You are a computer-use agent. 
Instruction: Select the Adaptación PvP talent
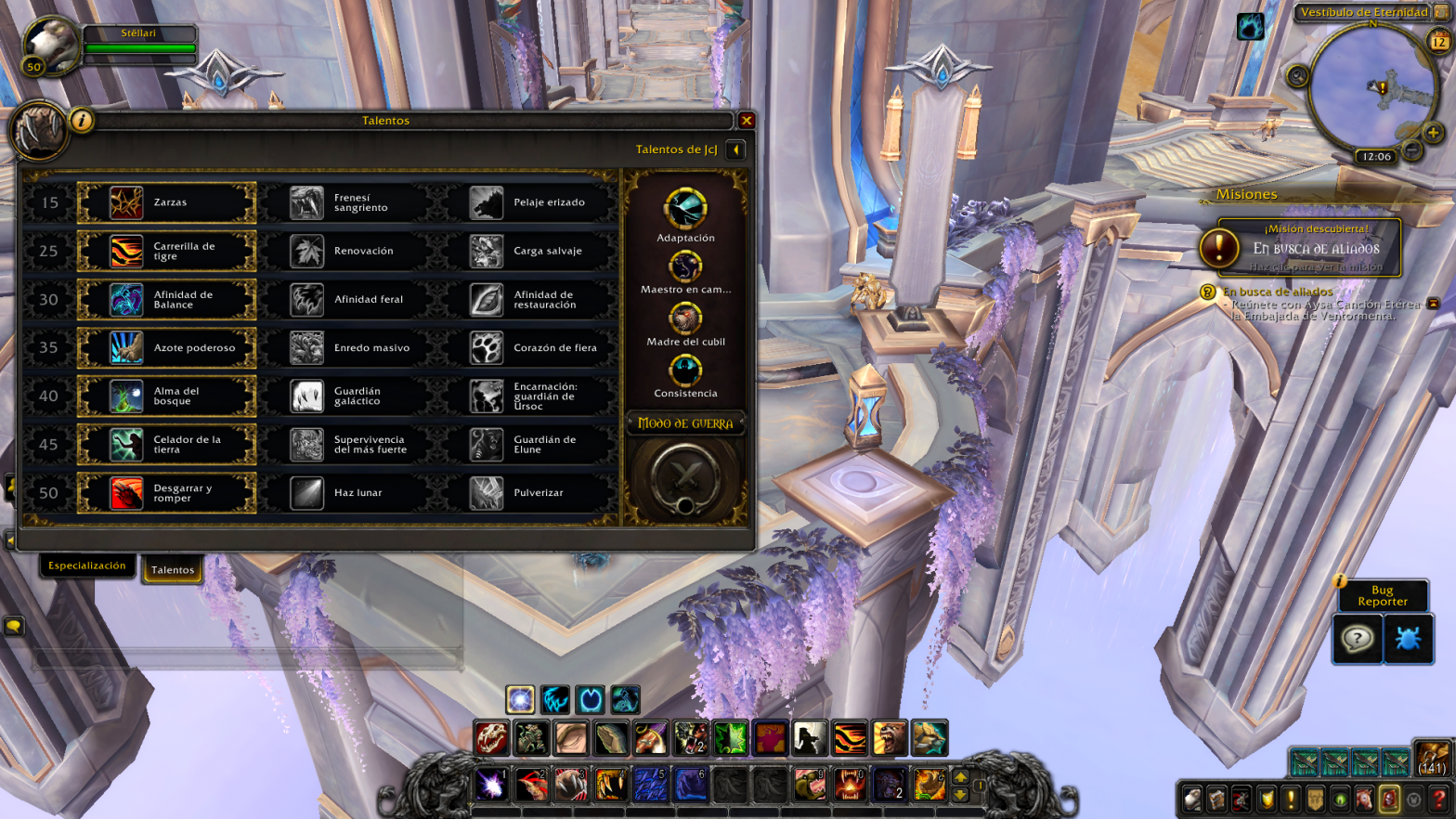pos(685,210)
